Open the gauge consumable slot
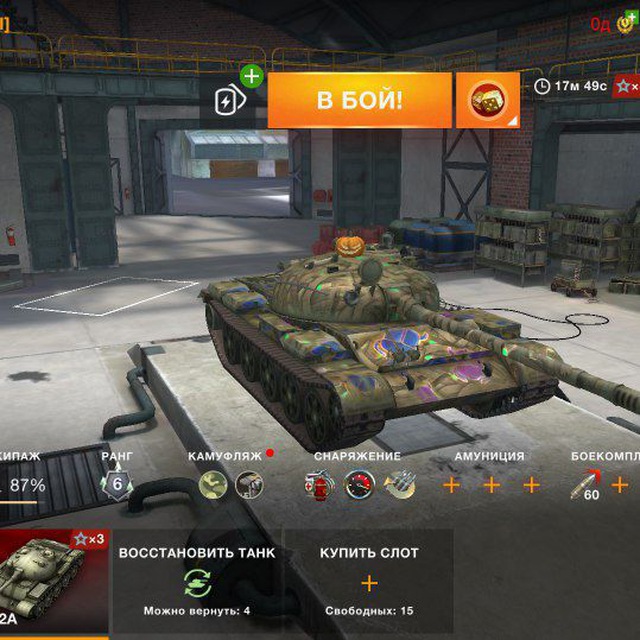This screenshot has width=640, height=640. coord(359,485)
